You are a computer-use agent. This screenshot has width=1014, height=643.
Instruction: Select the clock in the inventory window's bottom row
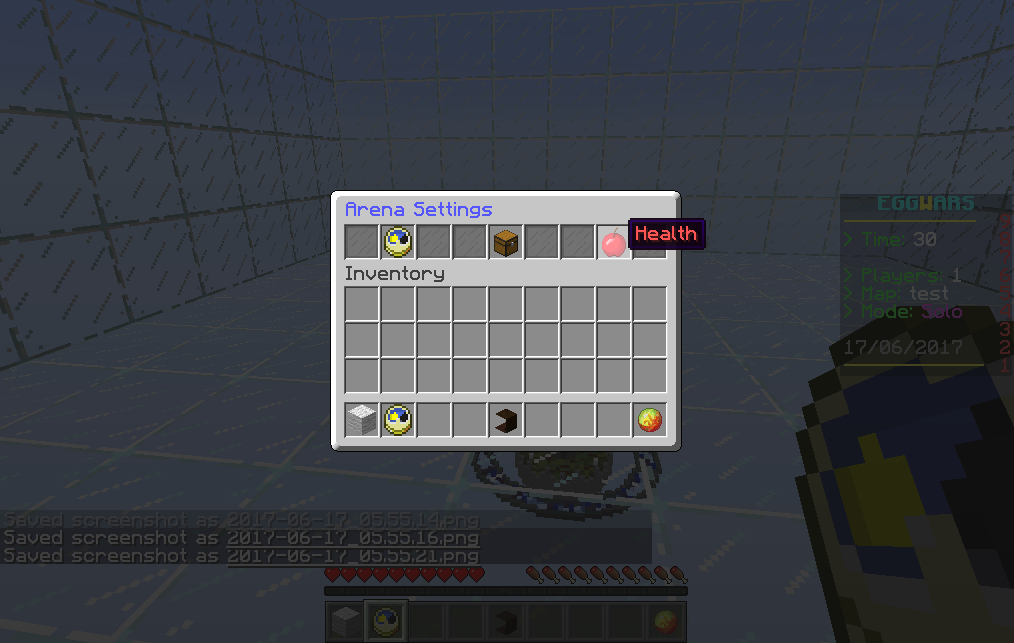(397, 420)
